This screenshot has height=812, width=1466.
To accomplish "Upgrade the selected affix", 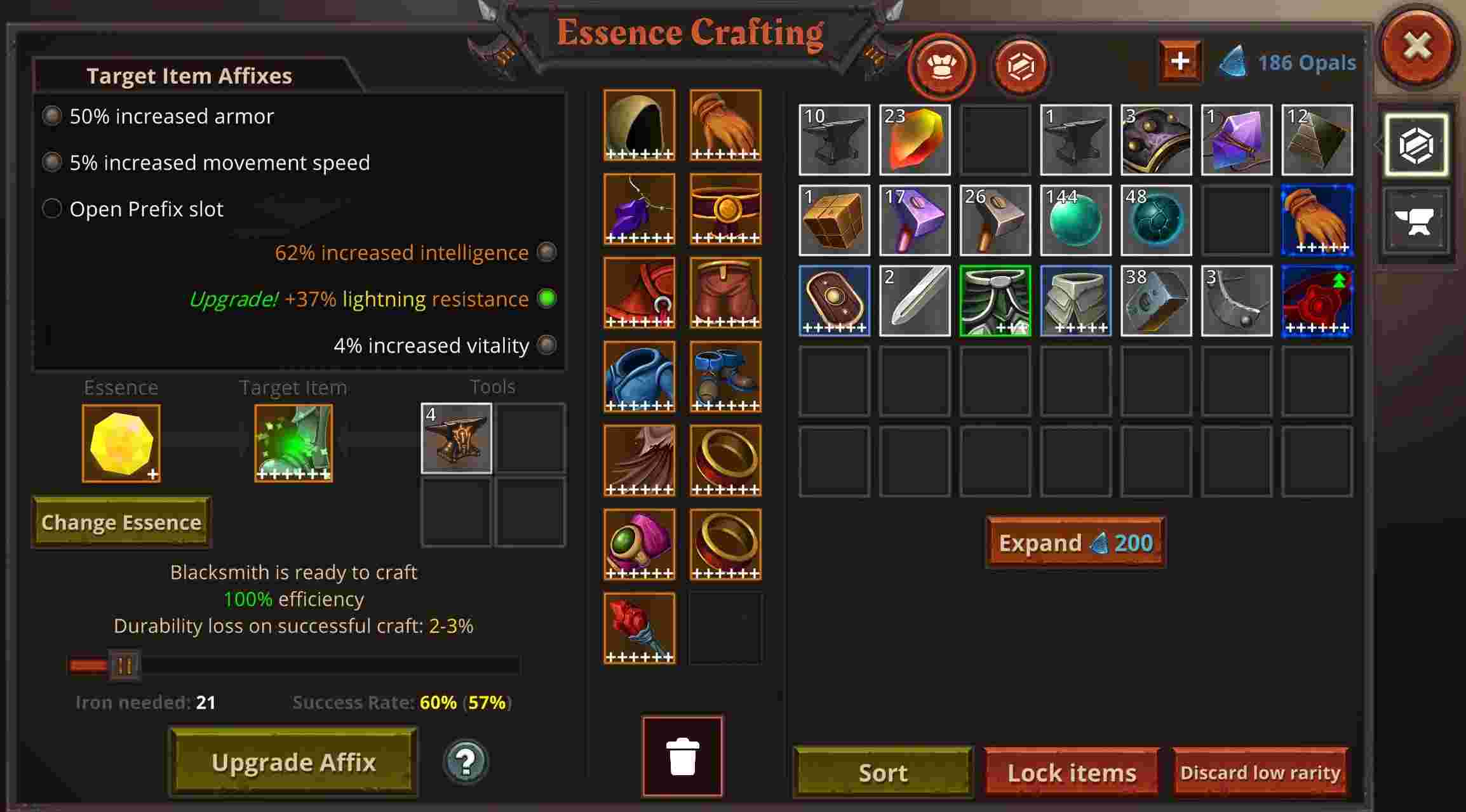I will click(293, 762).
